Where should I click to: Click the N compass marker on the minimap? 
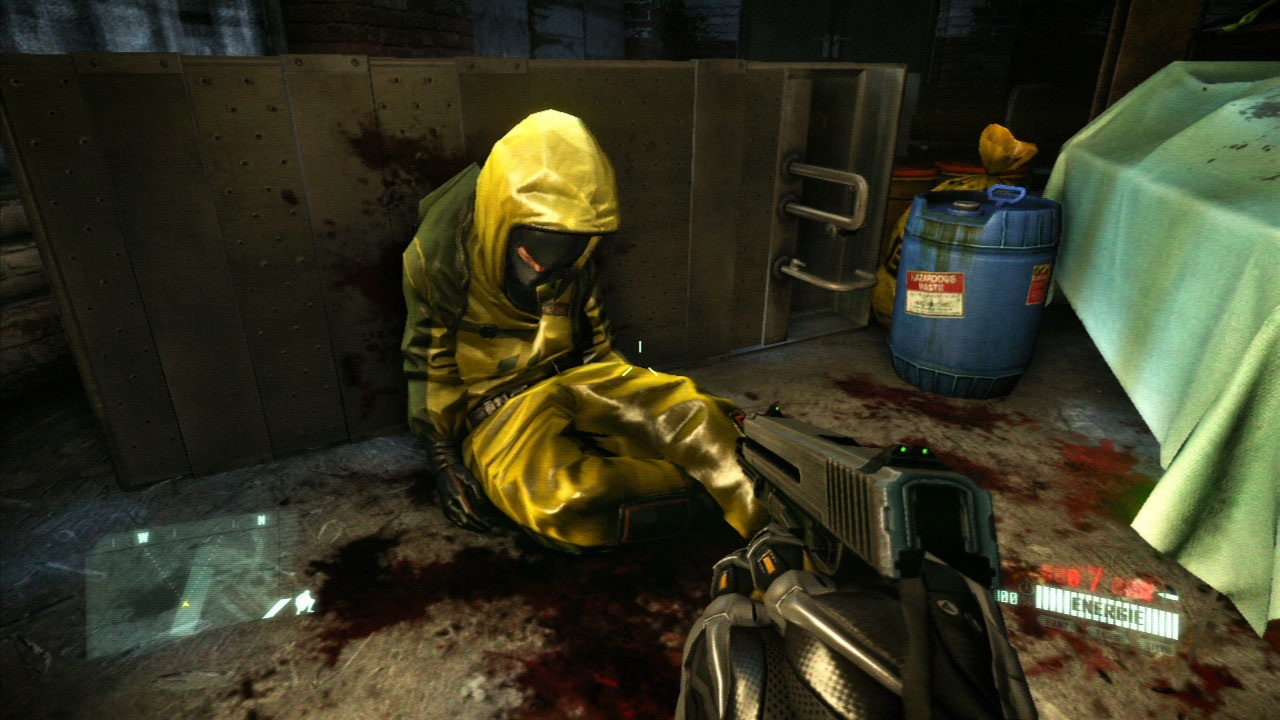[x=262, y=519]
